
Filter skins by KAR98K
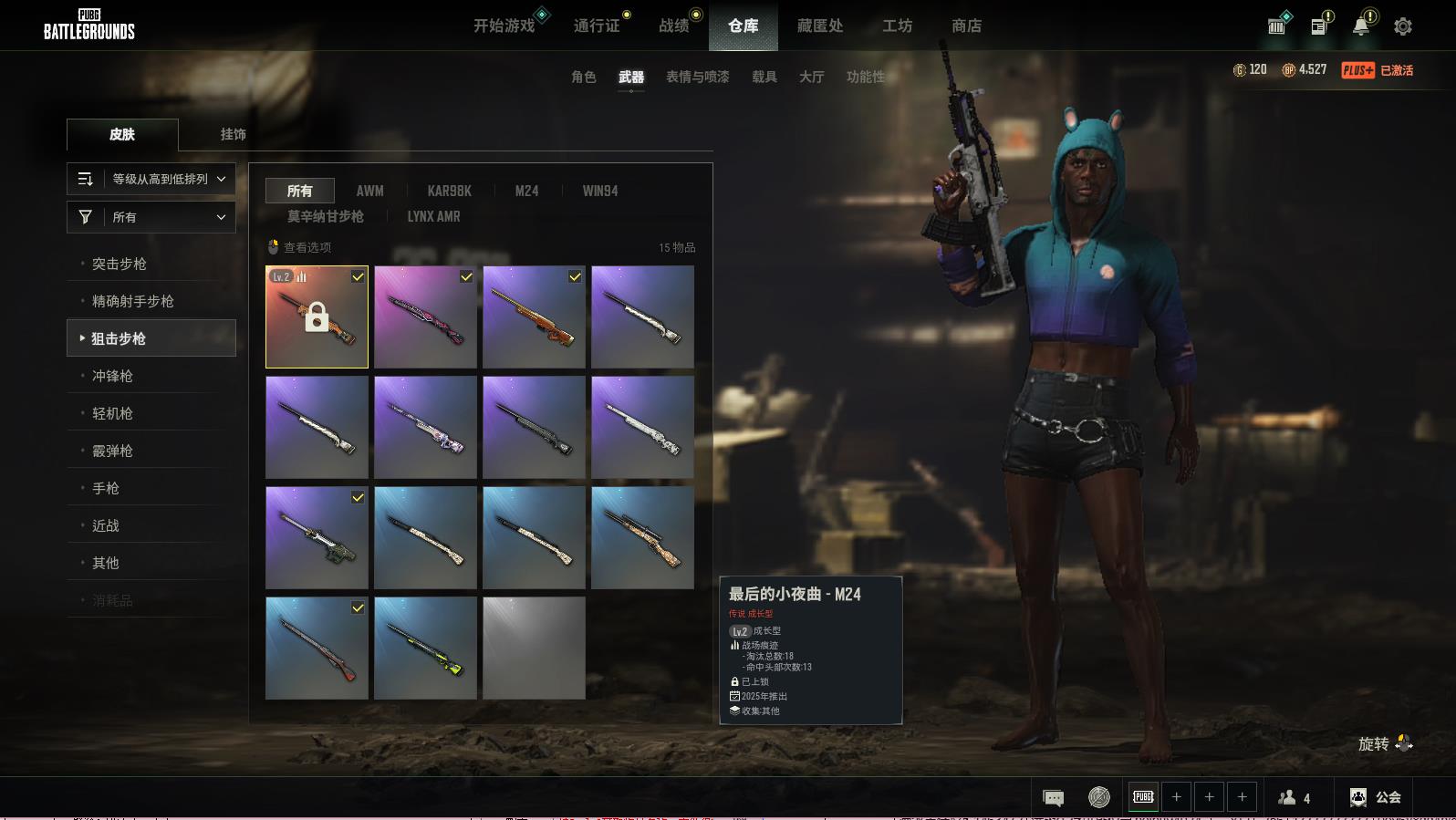449,191
